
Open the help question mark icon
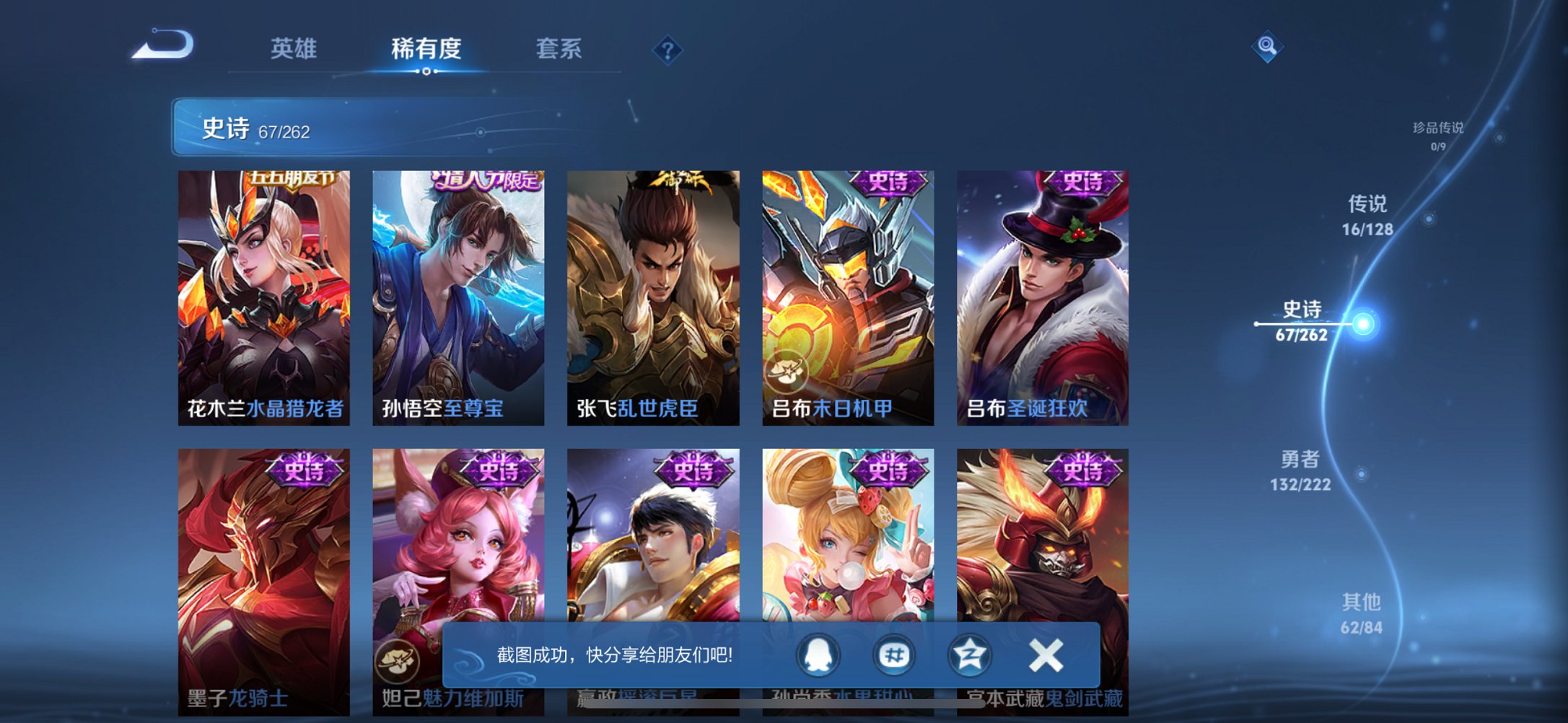pyautogui.click(x=667, y=49)
